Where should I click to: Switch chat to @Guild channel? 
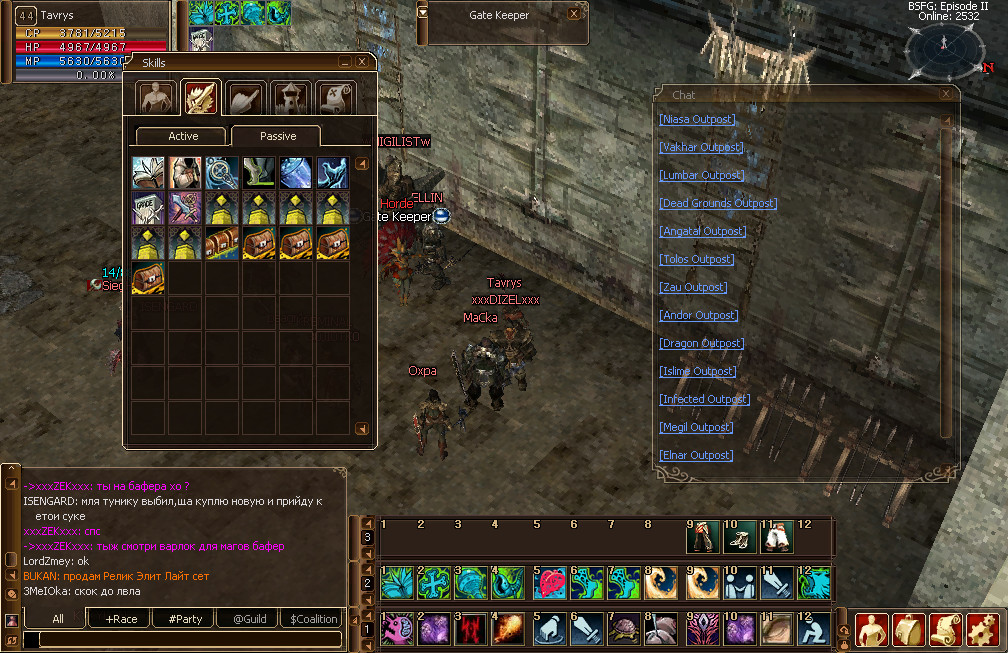tap(249, 619)
